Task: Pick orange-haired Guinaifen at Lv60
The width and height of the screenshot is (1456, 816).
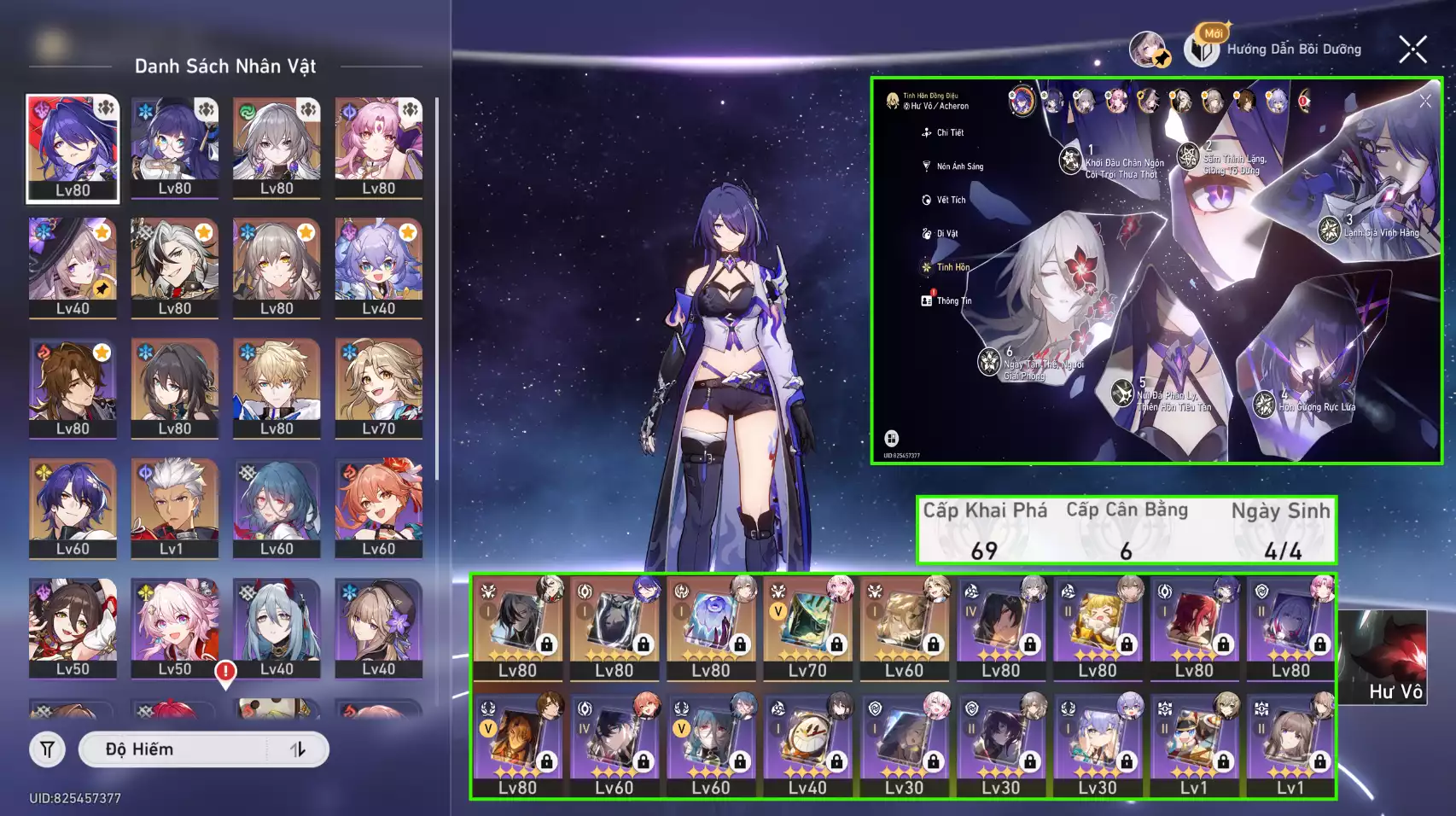Action: pos(378,509)
